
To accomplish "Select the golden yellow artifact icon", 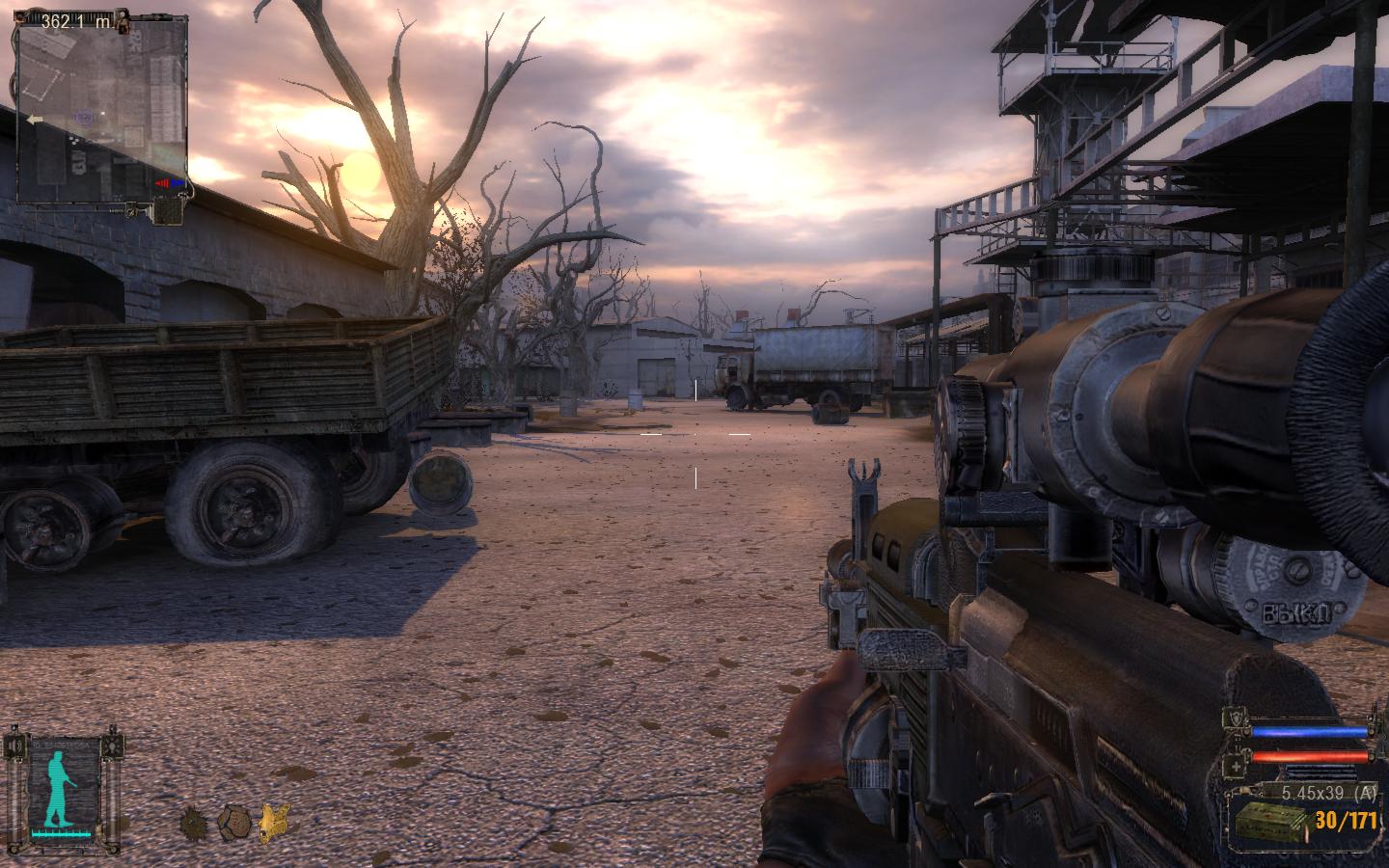I will click(273, 823).
